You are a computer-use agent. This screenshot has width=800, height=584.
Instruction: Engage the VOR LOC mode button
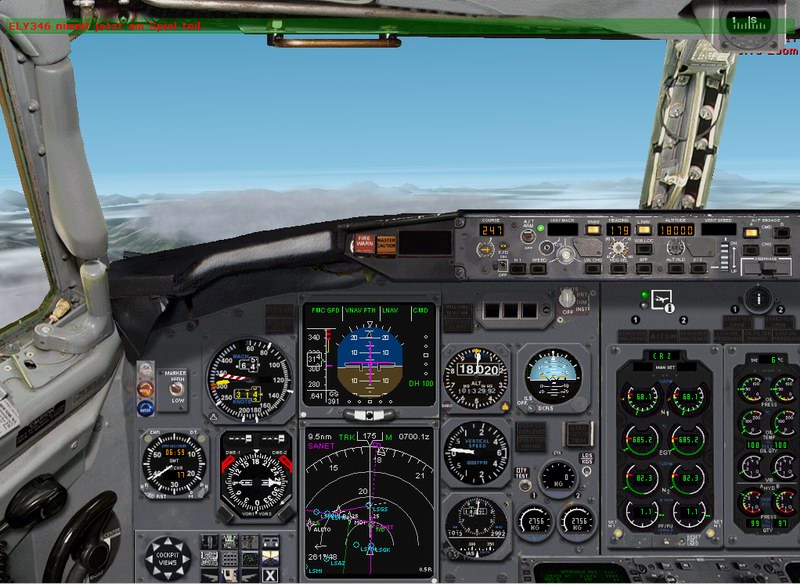click(x=645, y=247)
